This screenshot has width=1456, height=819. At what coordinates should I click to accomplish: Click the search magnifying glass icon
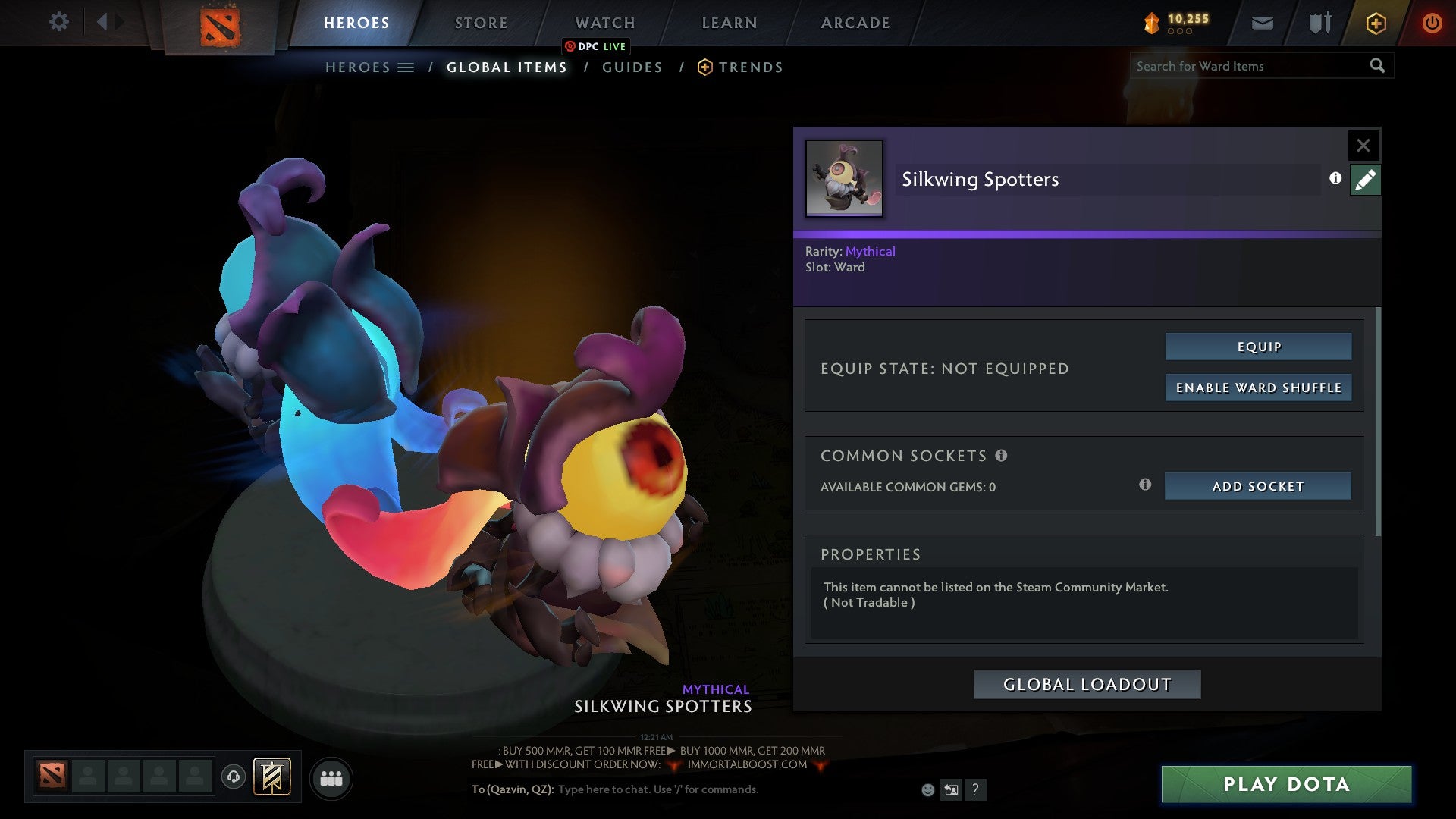pyautogui.click(x=1377, y=66)
